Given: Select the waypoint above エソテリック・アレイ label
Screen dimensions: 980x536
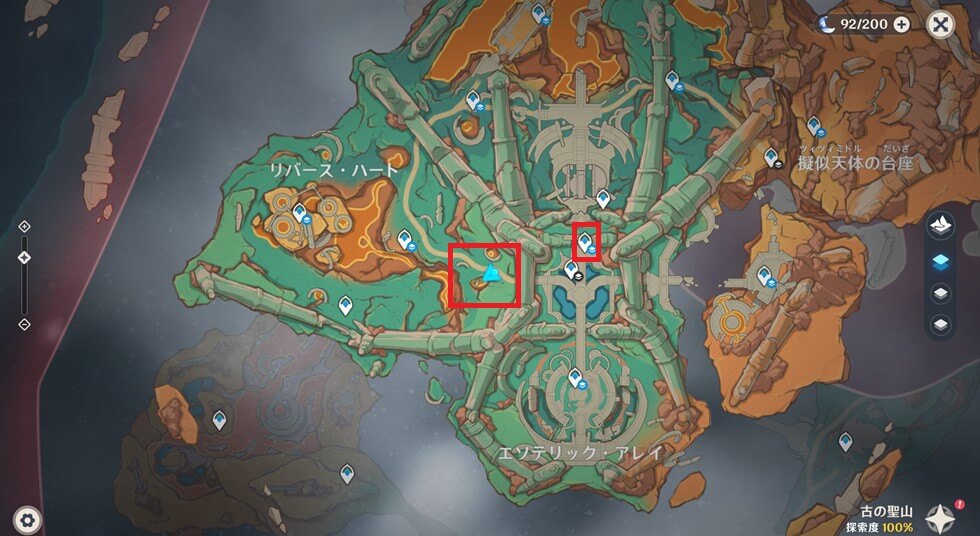Looking at the screenshot, I should [x=575, y=378].
